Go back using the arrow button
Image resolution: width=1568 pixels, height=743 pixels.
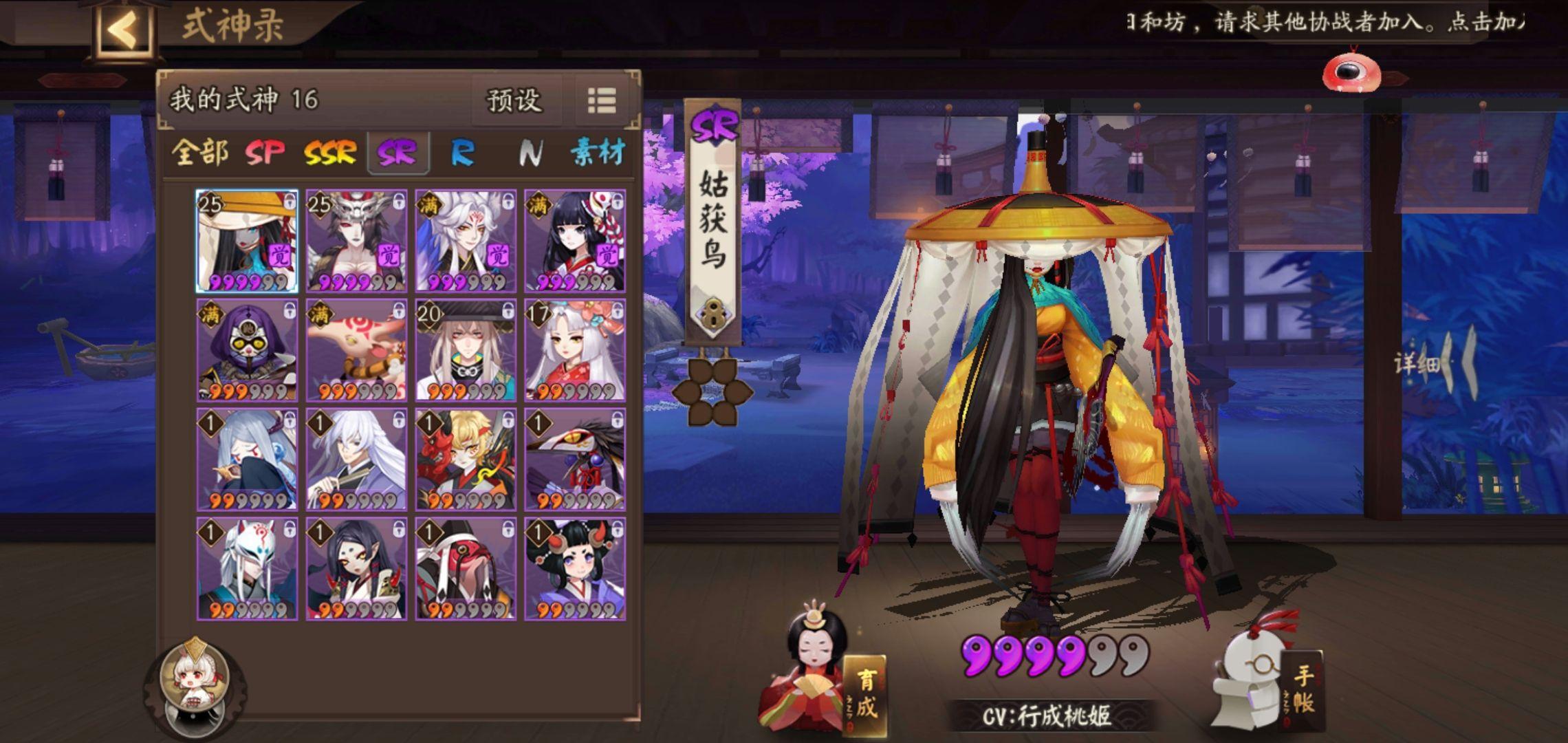coord(124,30)
